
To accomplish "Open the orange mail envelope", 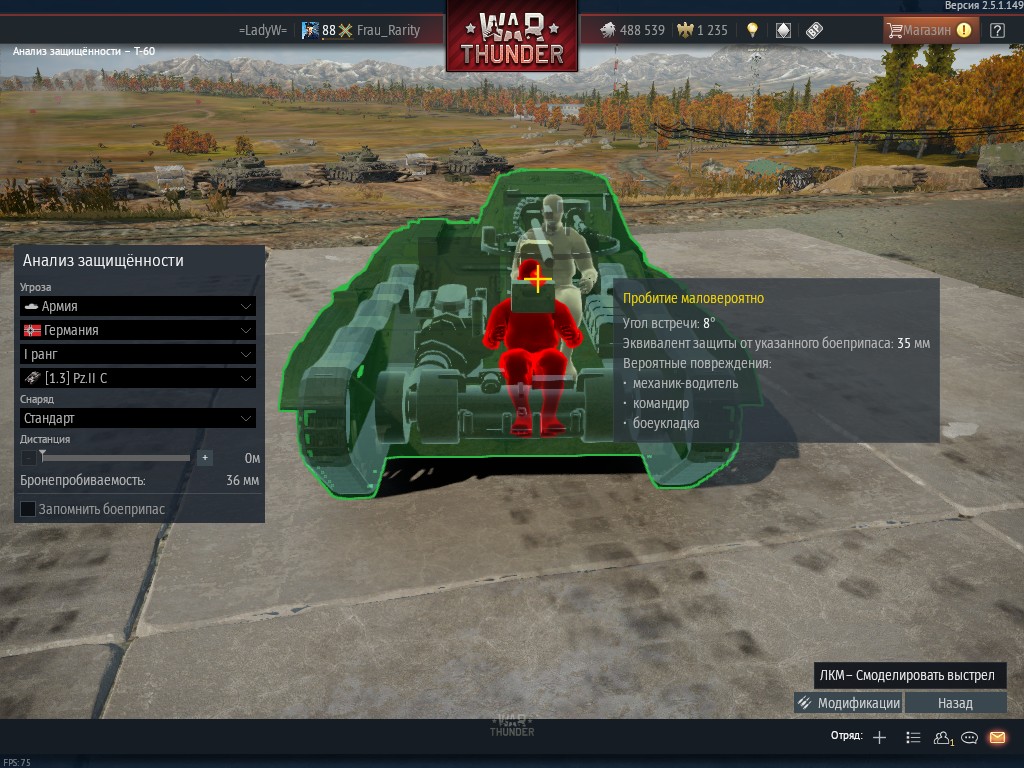I will 997,738.
